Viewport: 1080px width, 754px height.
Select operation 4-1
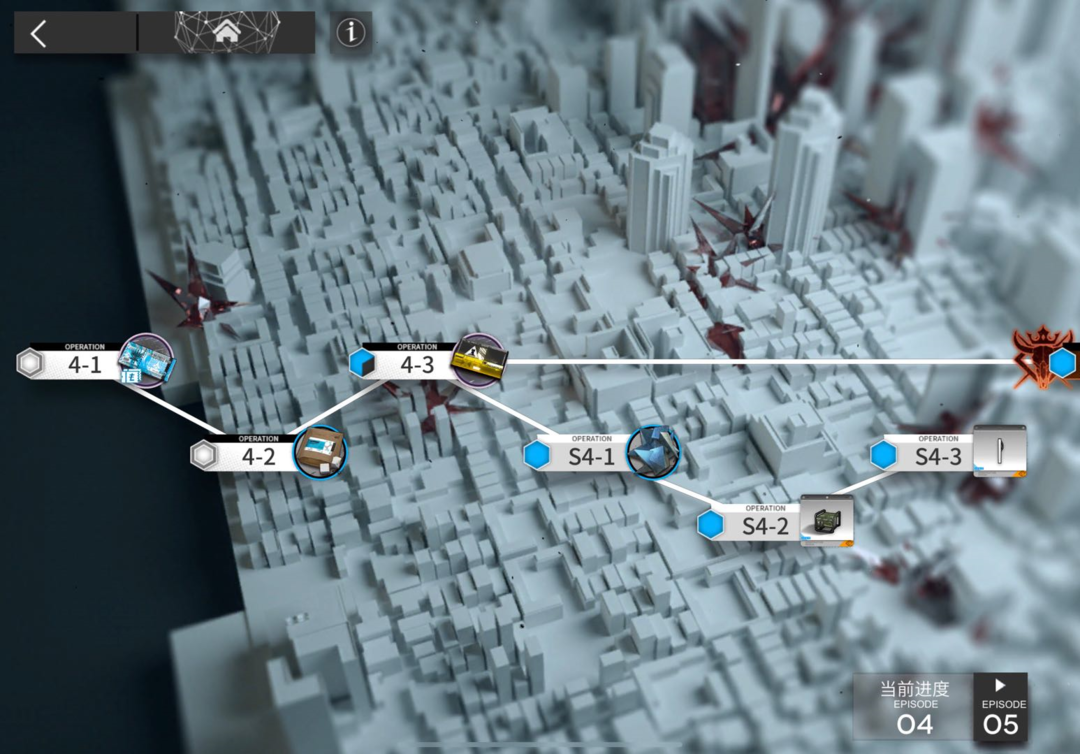click(x=85, y=364)
